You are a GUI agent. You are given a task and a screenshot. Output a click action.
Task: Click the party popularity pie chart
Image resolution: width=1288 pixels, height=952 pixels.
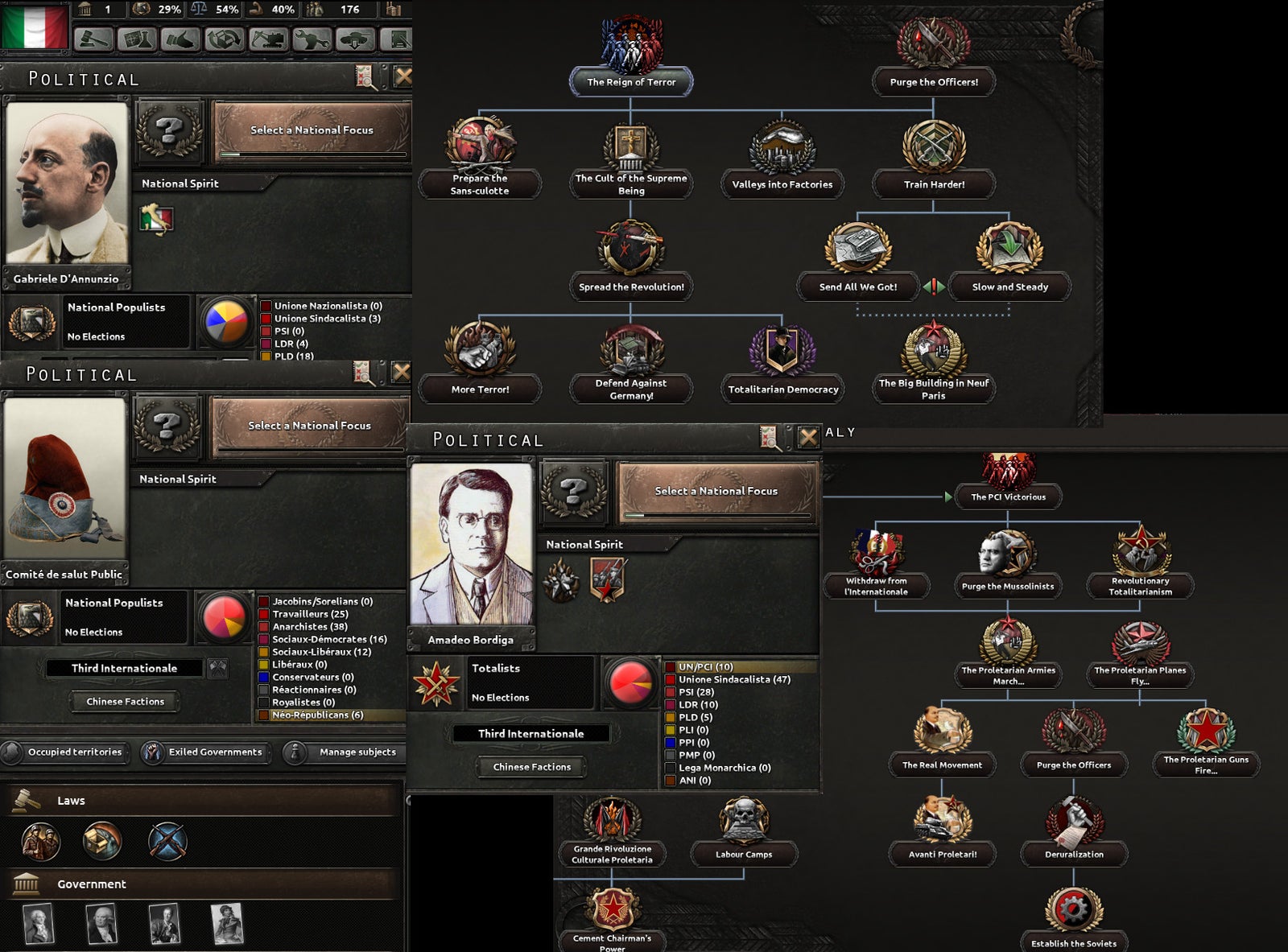click(226, 322)
